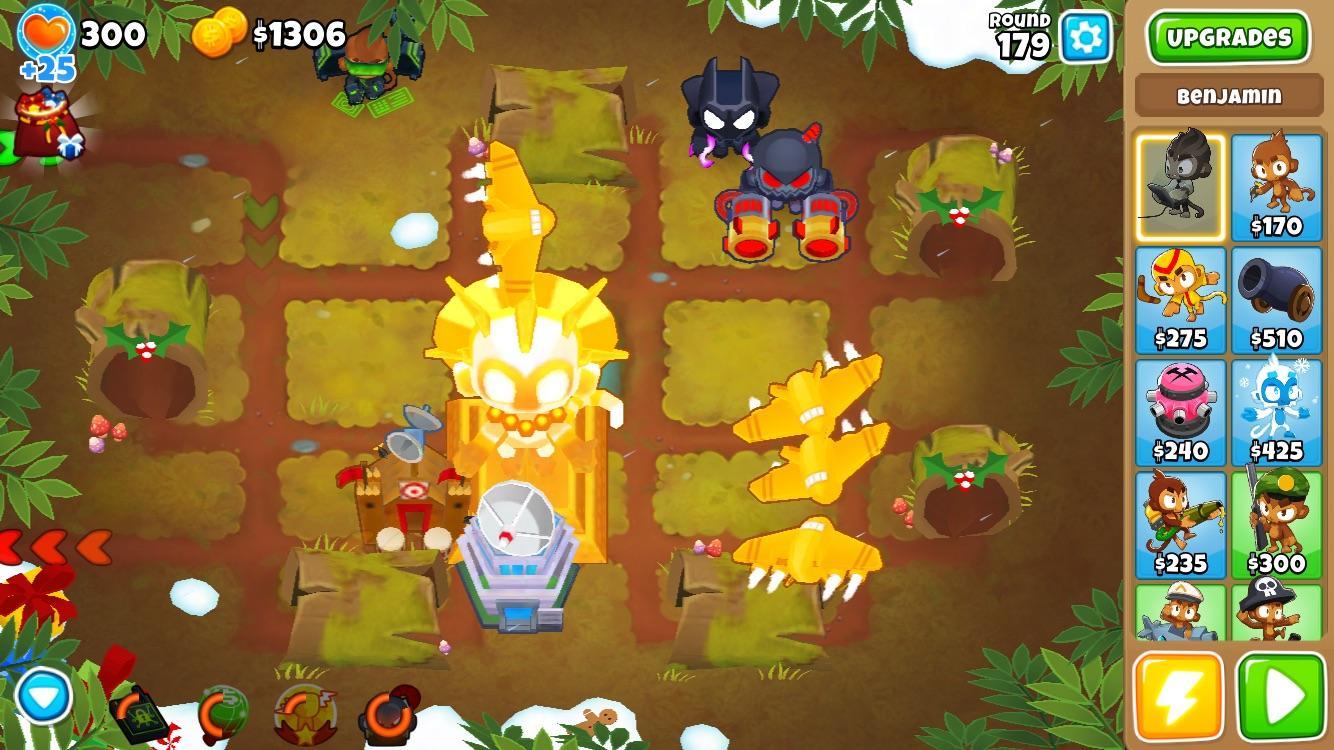This screenshot has width=1334, height=750.
Task: Select the $275 Boomerang Monkey tower
Action: pyautogui.click(x=1180, y=300)
